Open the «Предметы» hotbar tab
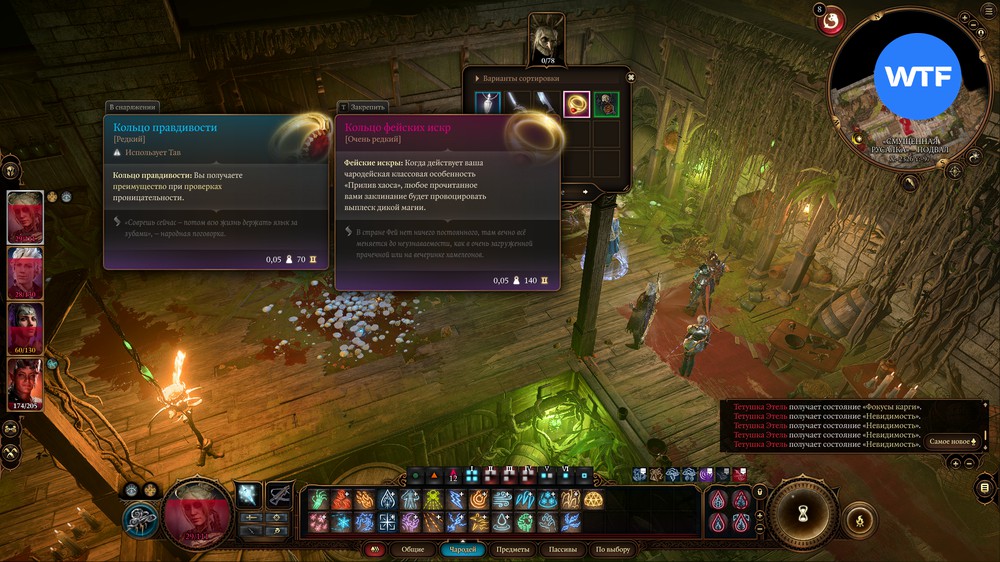 (513, 549)
